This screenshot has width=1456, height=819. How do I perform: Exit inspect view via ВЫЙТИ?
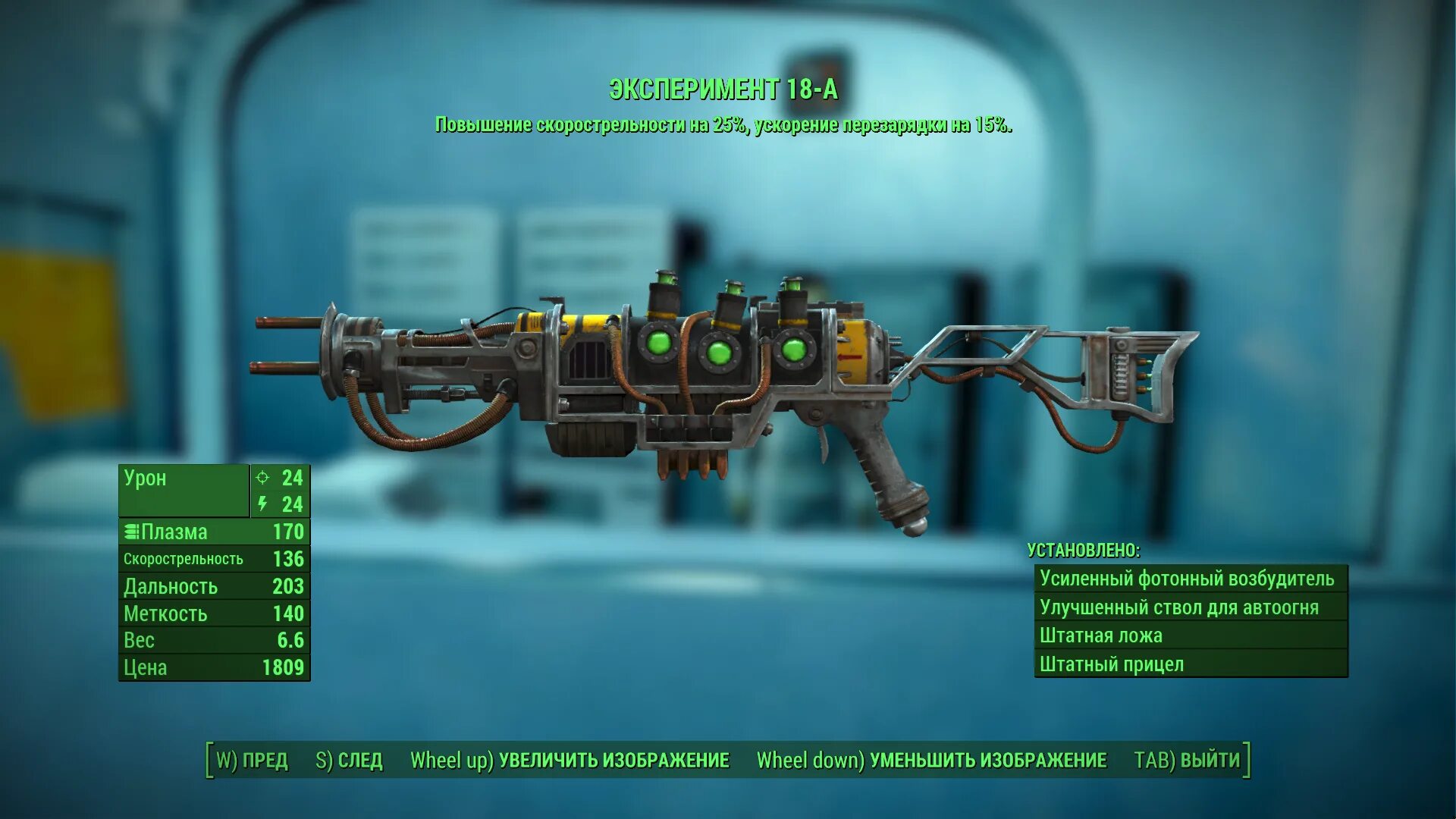(x=1187, y=760)
